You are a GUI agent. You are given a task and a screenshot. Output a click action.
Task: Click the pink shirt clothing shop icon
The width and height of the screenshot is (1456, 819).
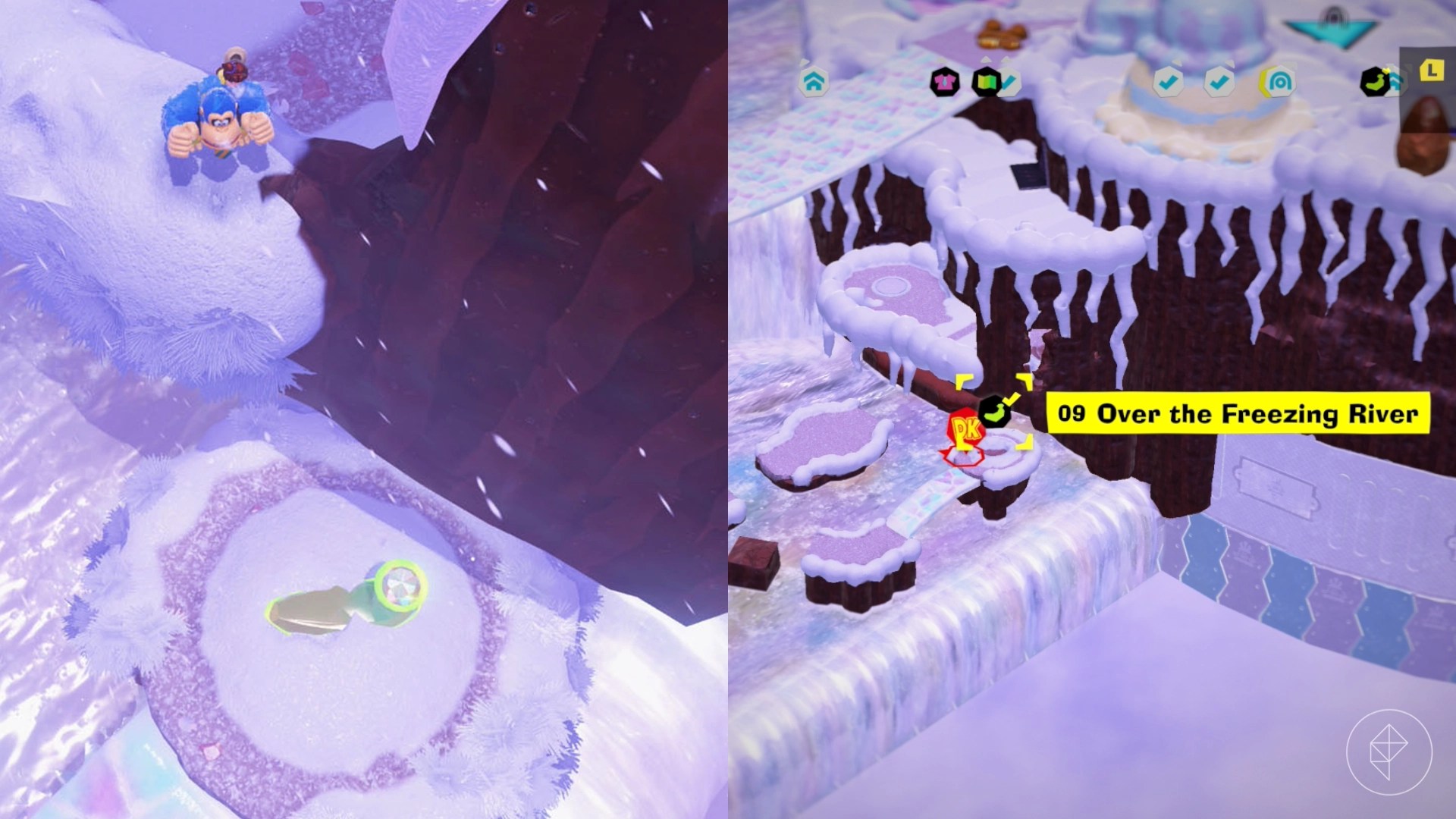point(943,81)
